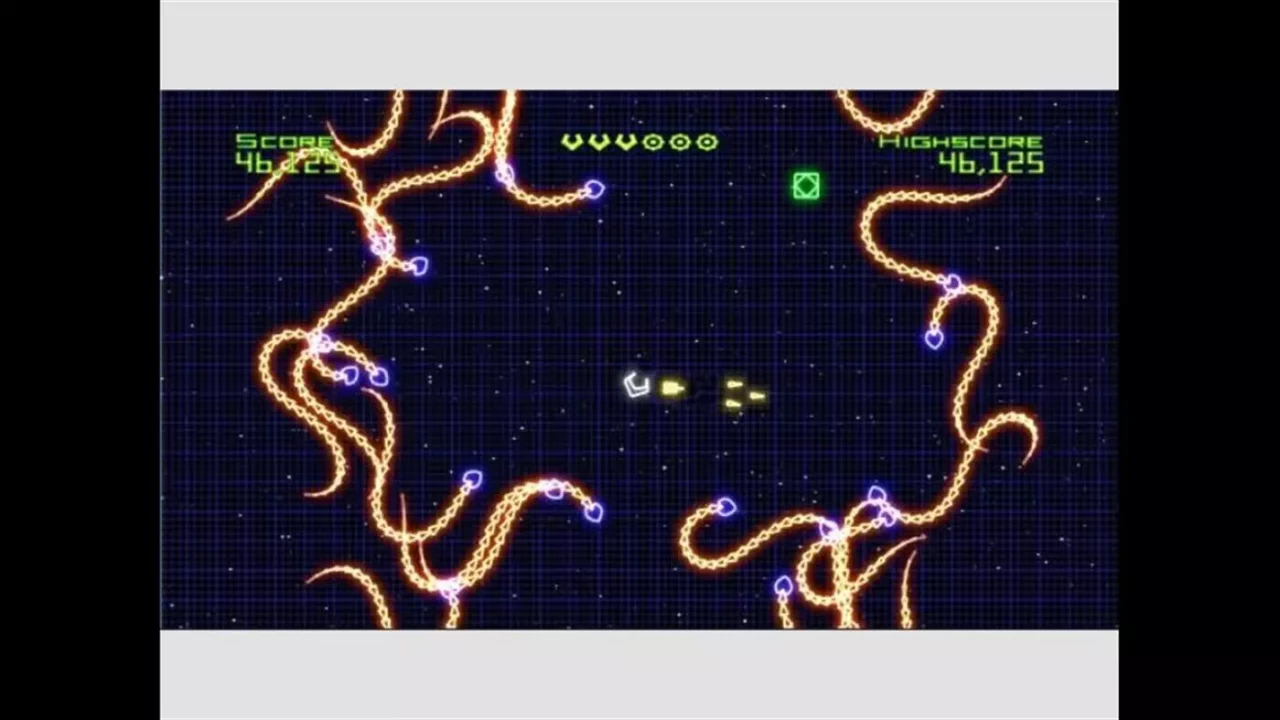This screenshot has width=1280, height=720.
Task: Click the green square geom pickup
Action: pyautogui.click(x=806, y=187)
